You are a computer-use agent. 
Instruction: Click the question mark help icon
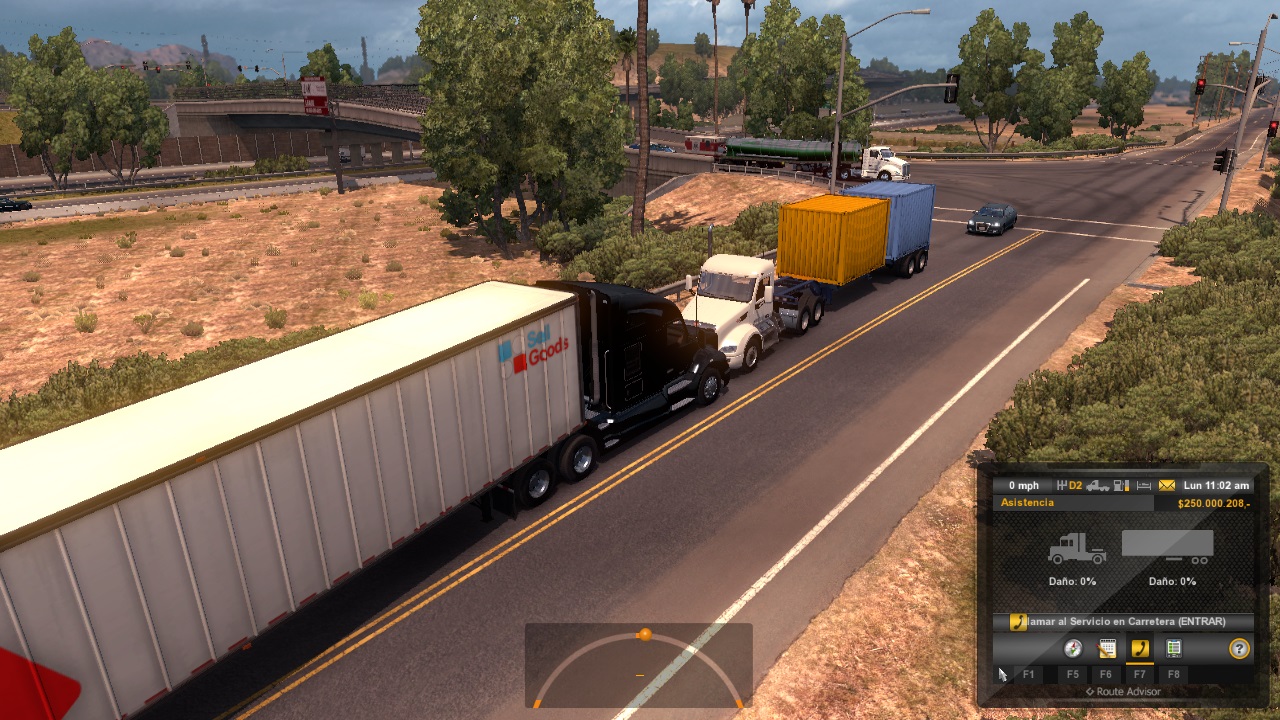point(1239,649)
